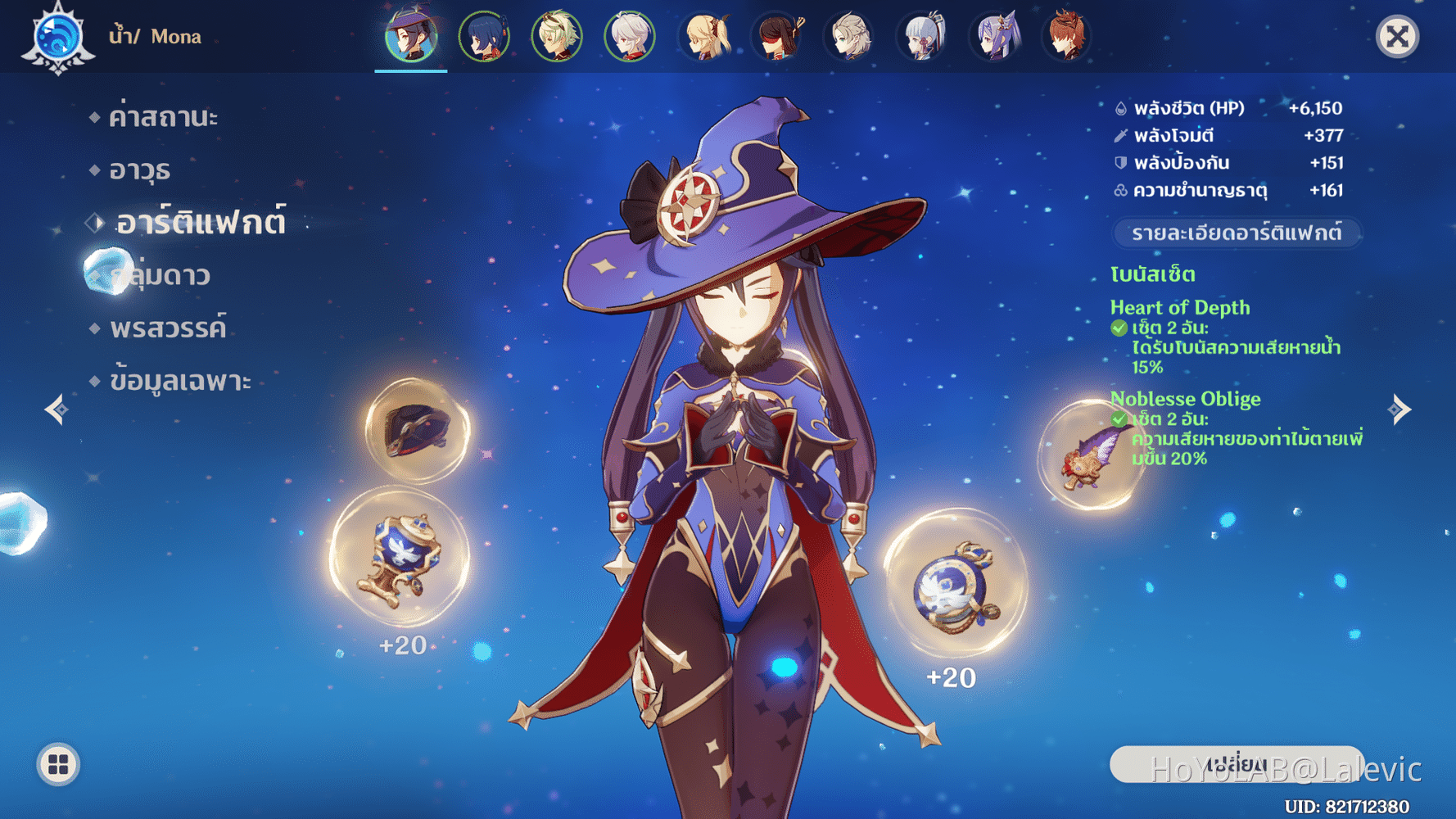This screenshot has height=819, width=1456.
Task: Click the HP droplet stat icon
Action: click(x=1119, y=107)
